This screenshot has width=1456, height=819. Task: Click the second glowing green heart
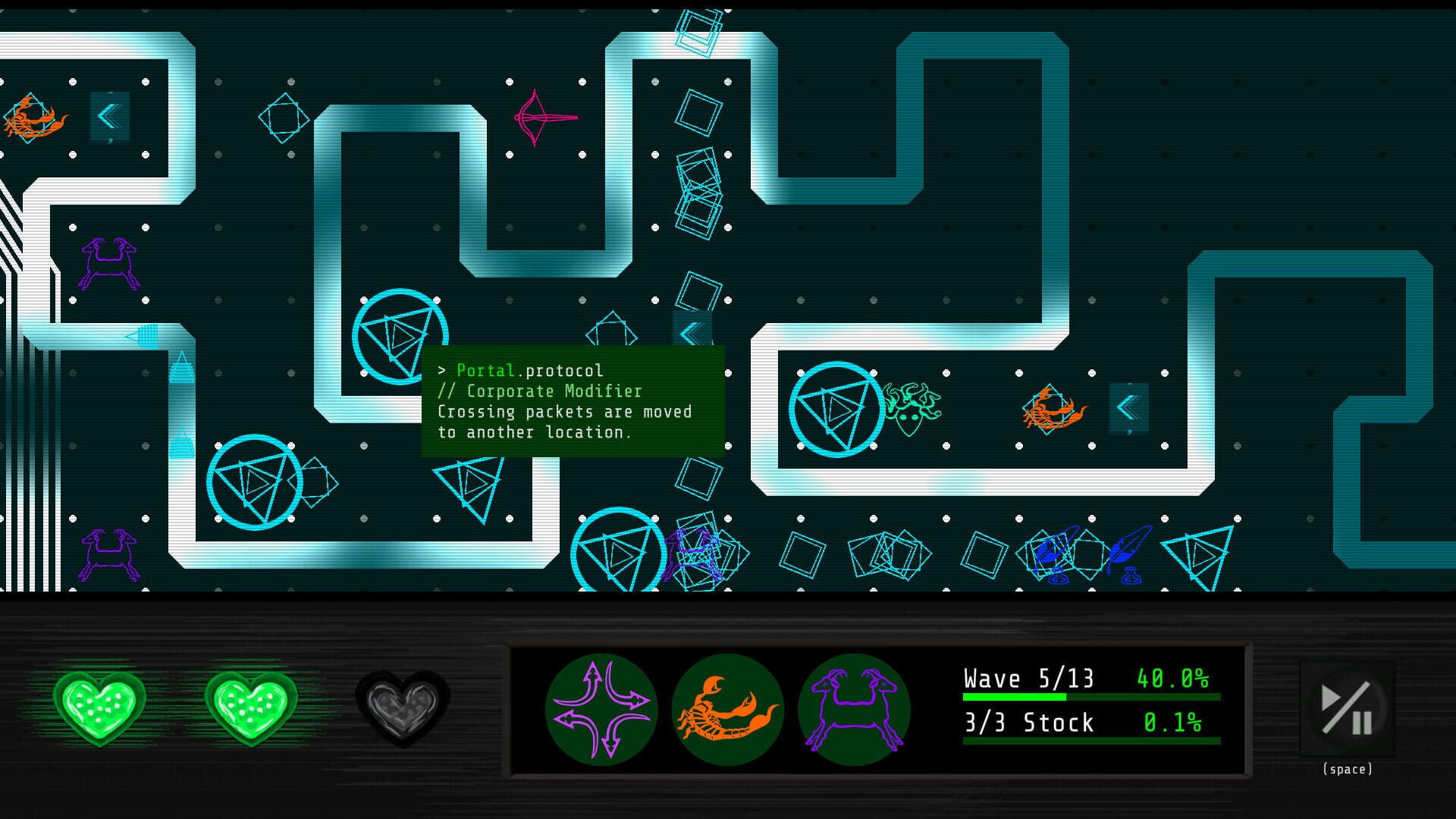point(253,708)
